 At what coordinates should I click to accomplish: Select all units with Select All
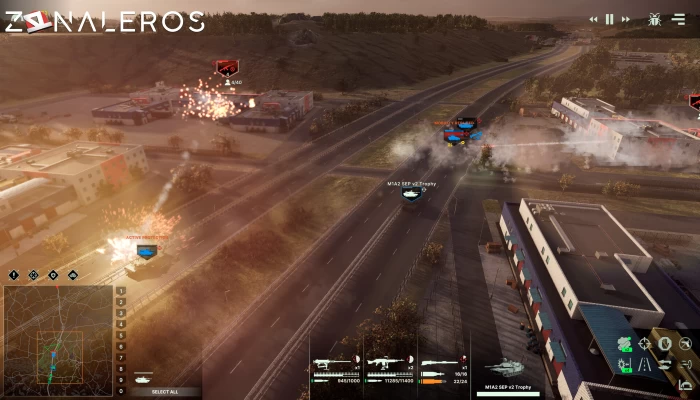click(x=166, y=391)
